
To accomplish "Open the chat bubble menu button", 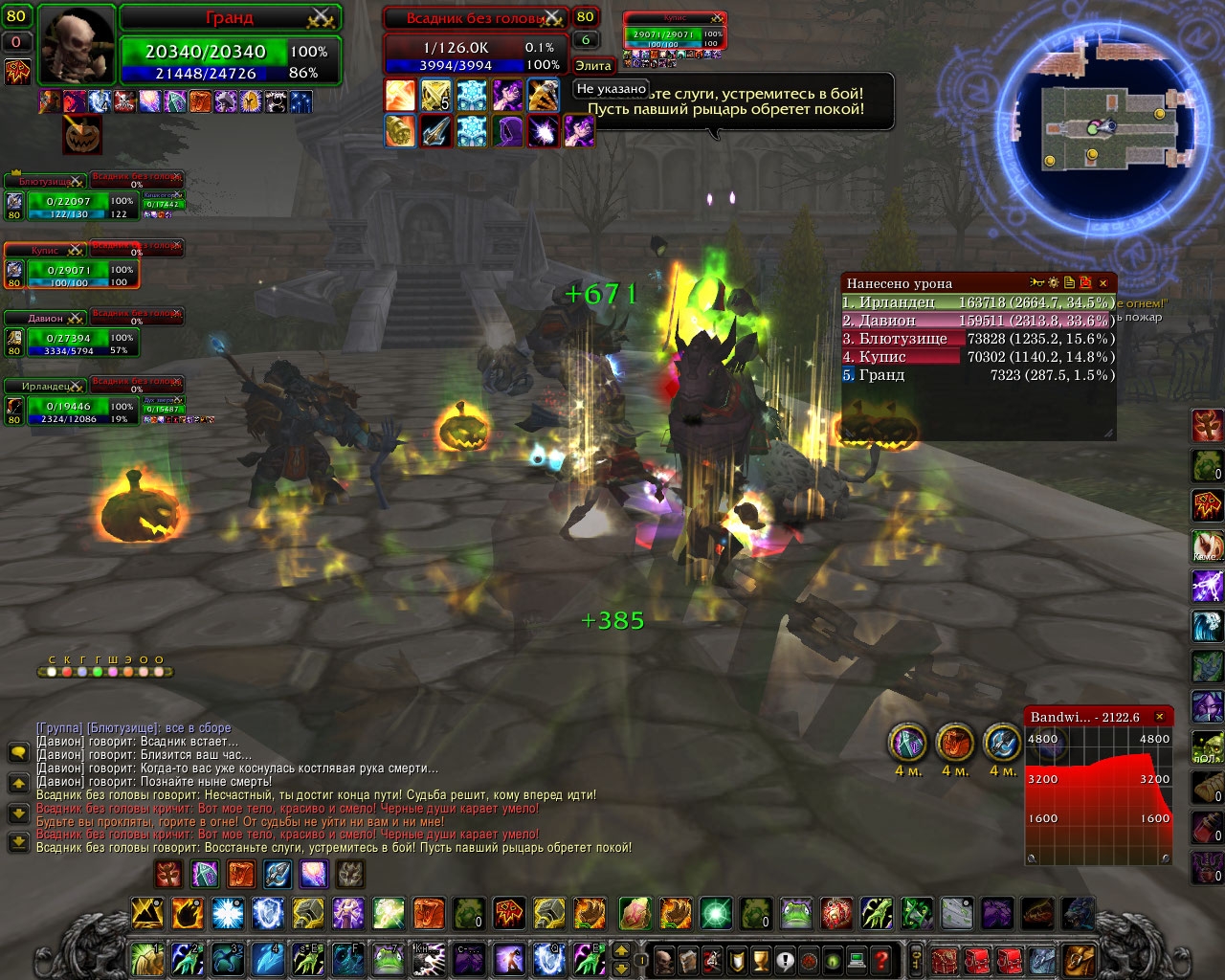I will 18,753.
